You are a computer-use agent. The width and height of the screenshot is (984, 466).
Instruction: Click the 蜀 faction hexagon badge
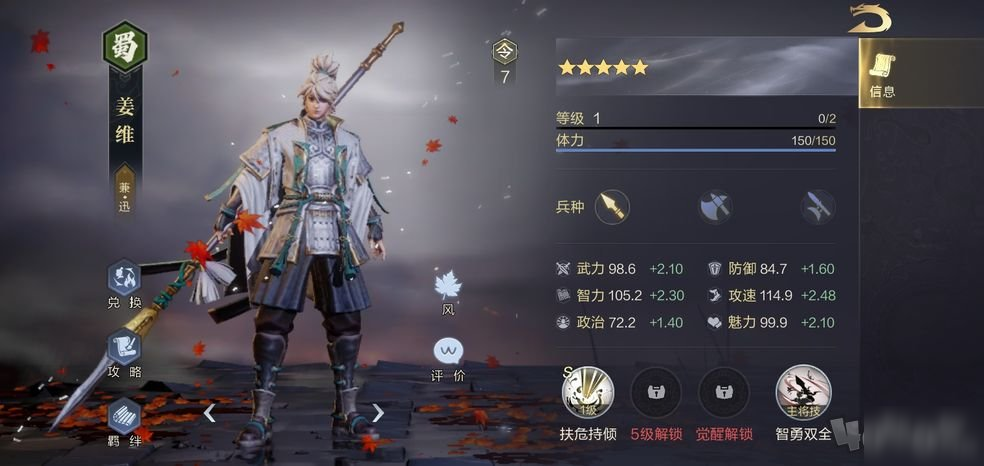pos(125,47)
